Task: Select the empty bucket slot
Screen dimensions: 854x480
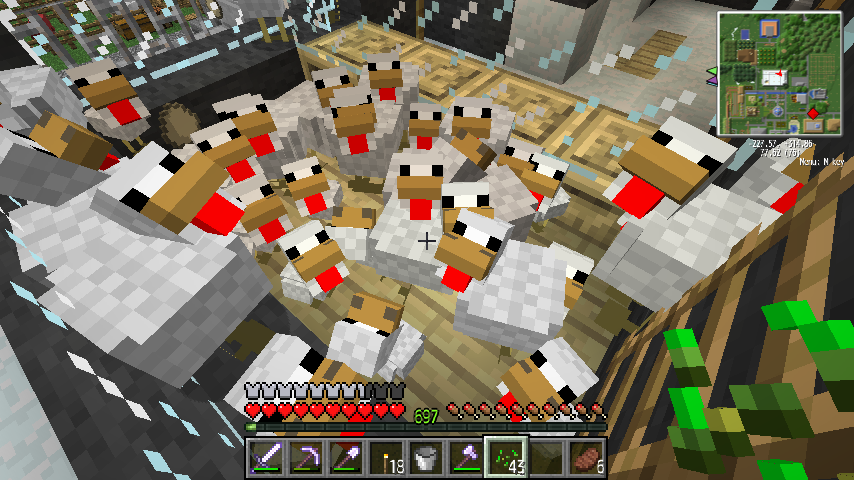Action: (424, 457)
